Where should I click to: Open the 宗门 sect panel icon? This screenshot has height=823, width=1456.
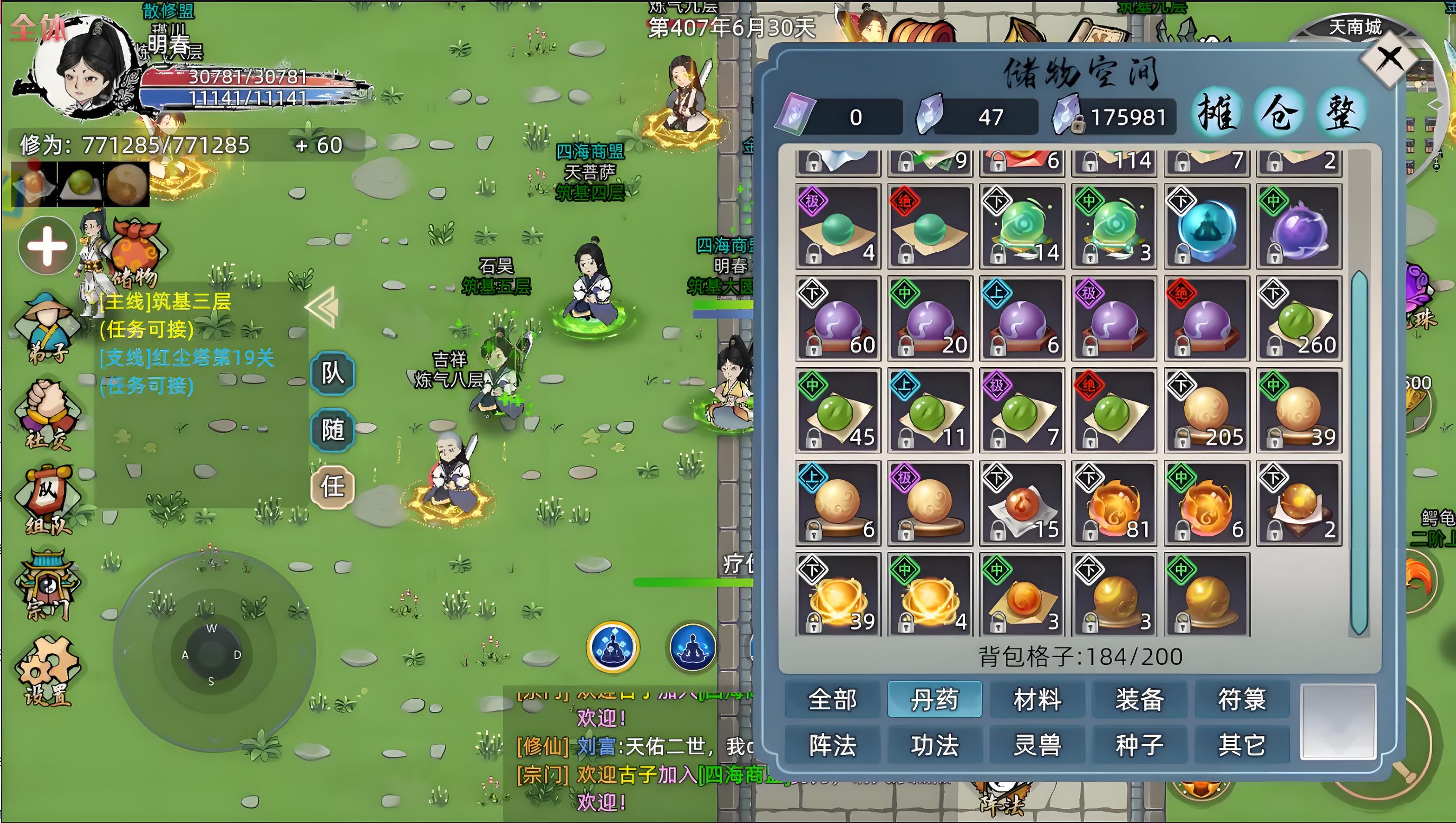48,585
